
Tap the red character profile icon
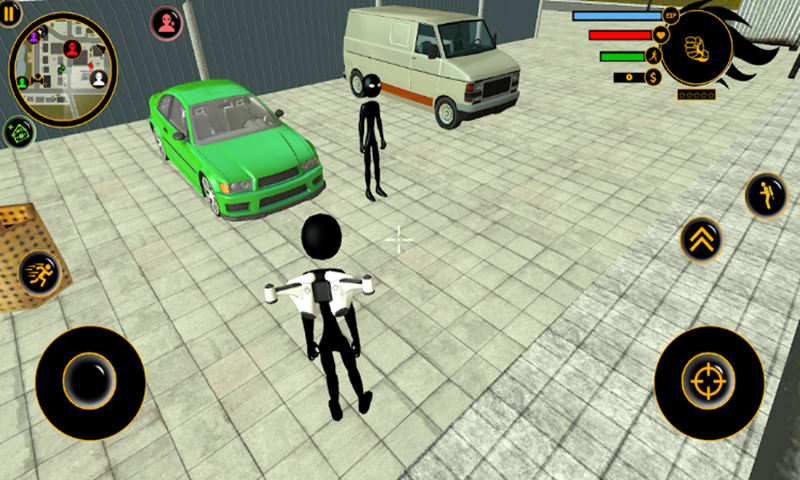pyautogui.click(x=166, y=22)
